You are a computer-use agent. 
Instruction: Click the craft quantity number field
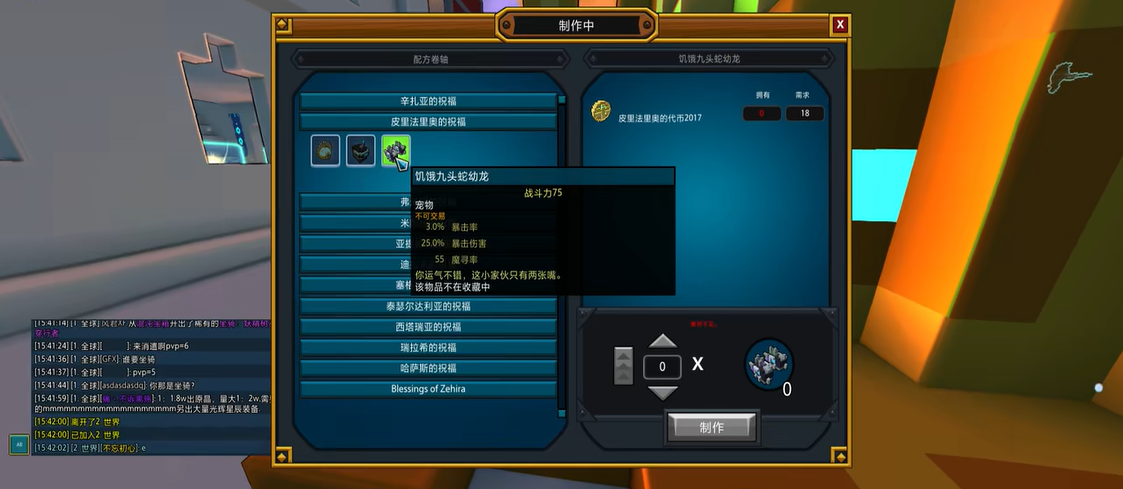point(662,367)
